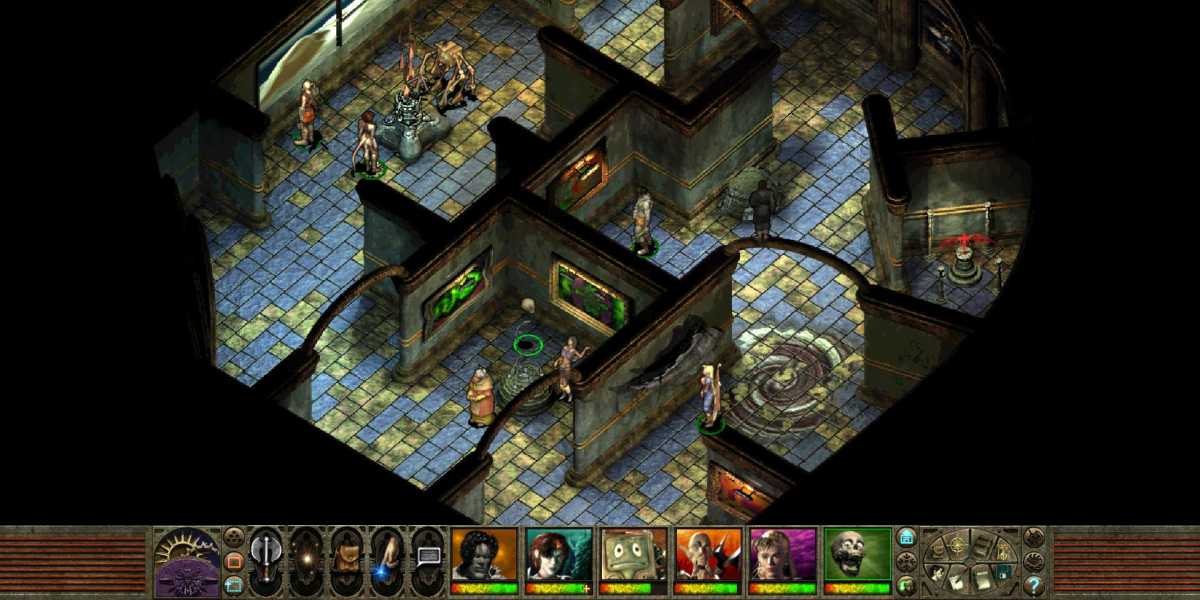The width and height of the screenshot is (1200, 600).
Task: Click the light-blue button under orange square
Action: (234, 584)
